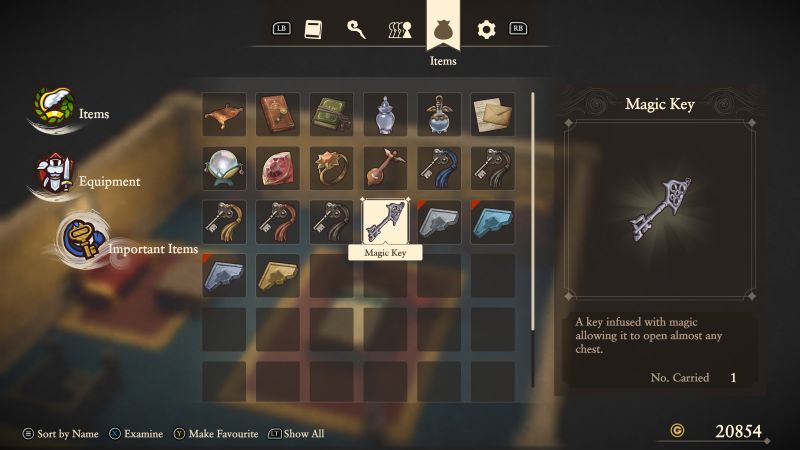
Task: Select the Items bag tab
Action: tap(443, 28)
